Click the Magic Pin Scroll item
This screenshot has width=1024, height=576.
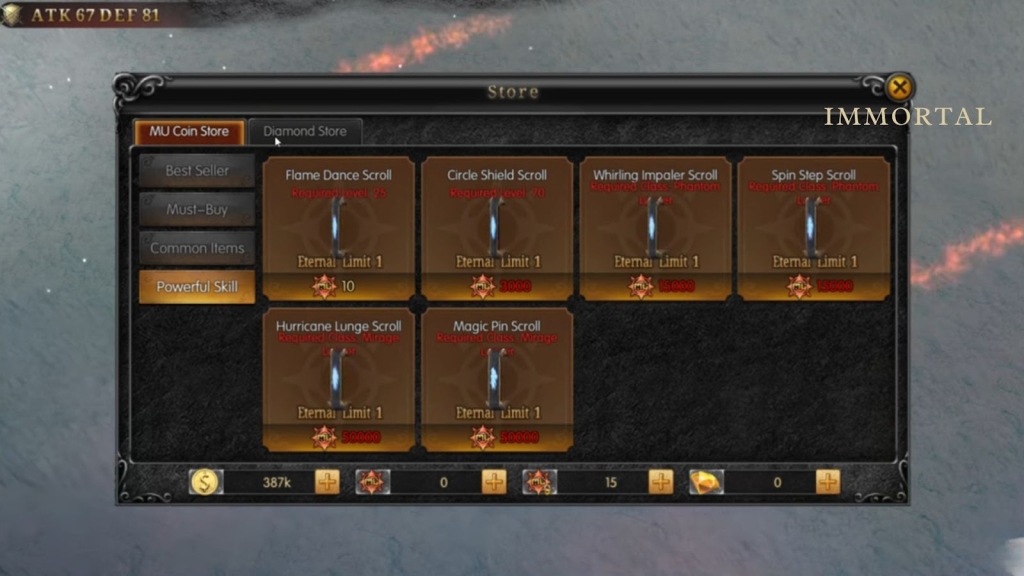pos(496,379)
